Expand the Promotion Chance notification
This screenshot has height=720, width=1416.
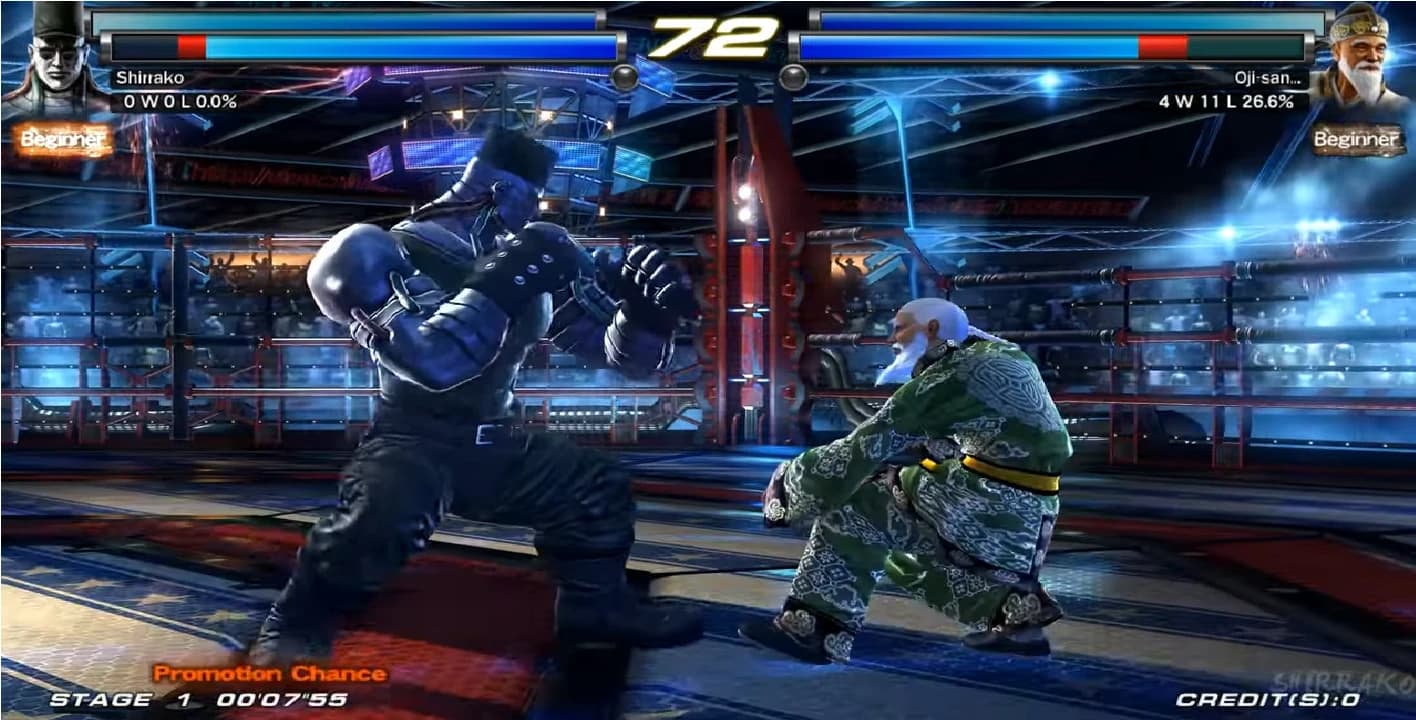270,673
